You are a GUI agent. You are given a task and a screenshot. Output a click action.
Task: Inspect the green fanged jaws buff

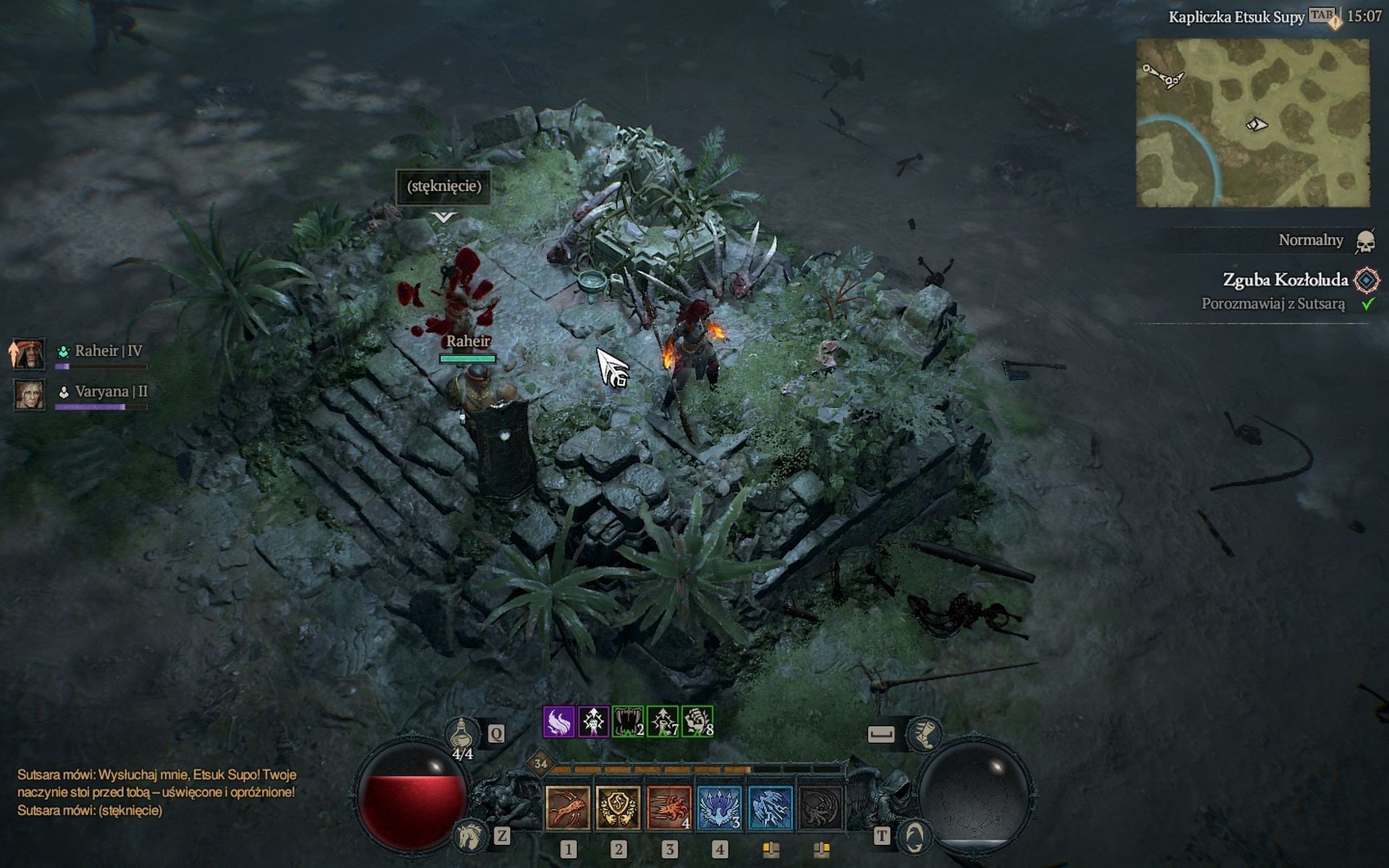(x=628, y=721)
